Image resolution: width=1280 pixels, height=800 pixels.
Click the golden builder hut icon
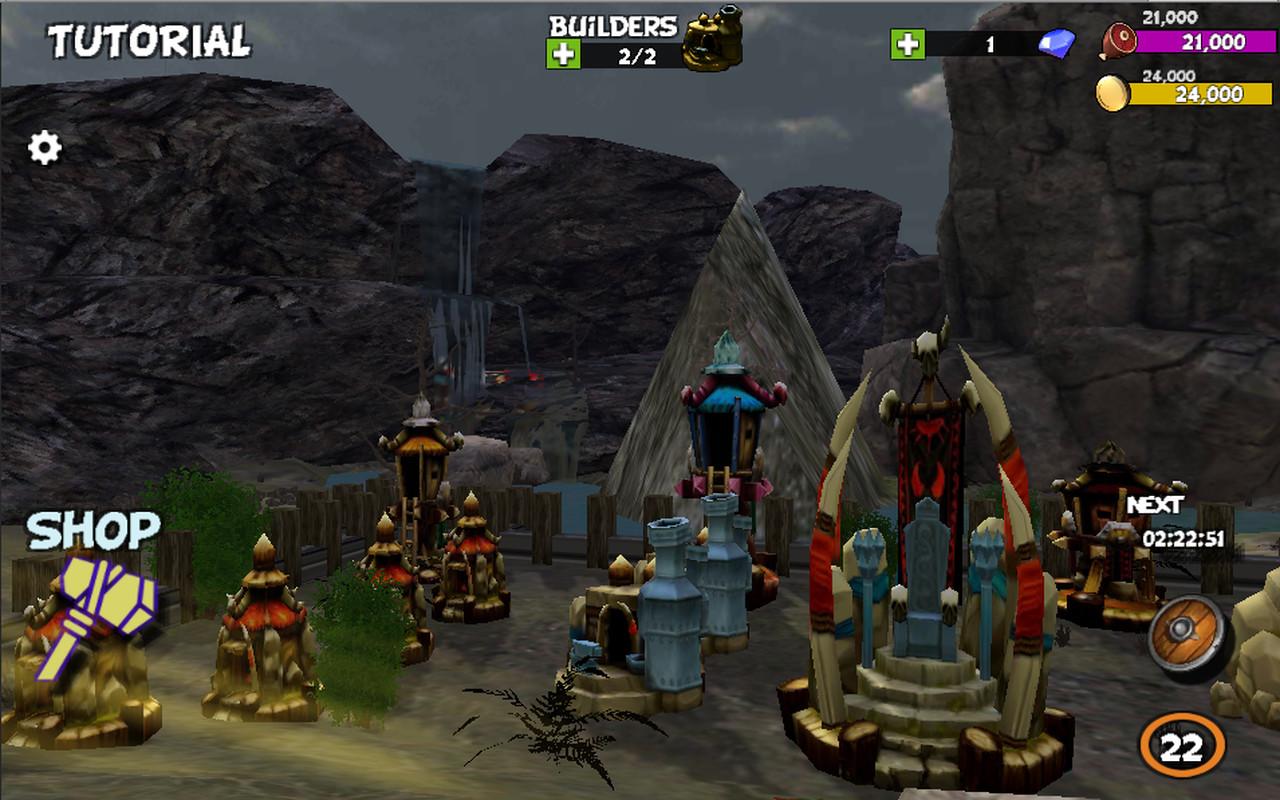point(713,38)
